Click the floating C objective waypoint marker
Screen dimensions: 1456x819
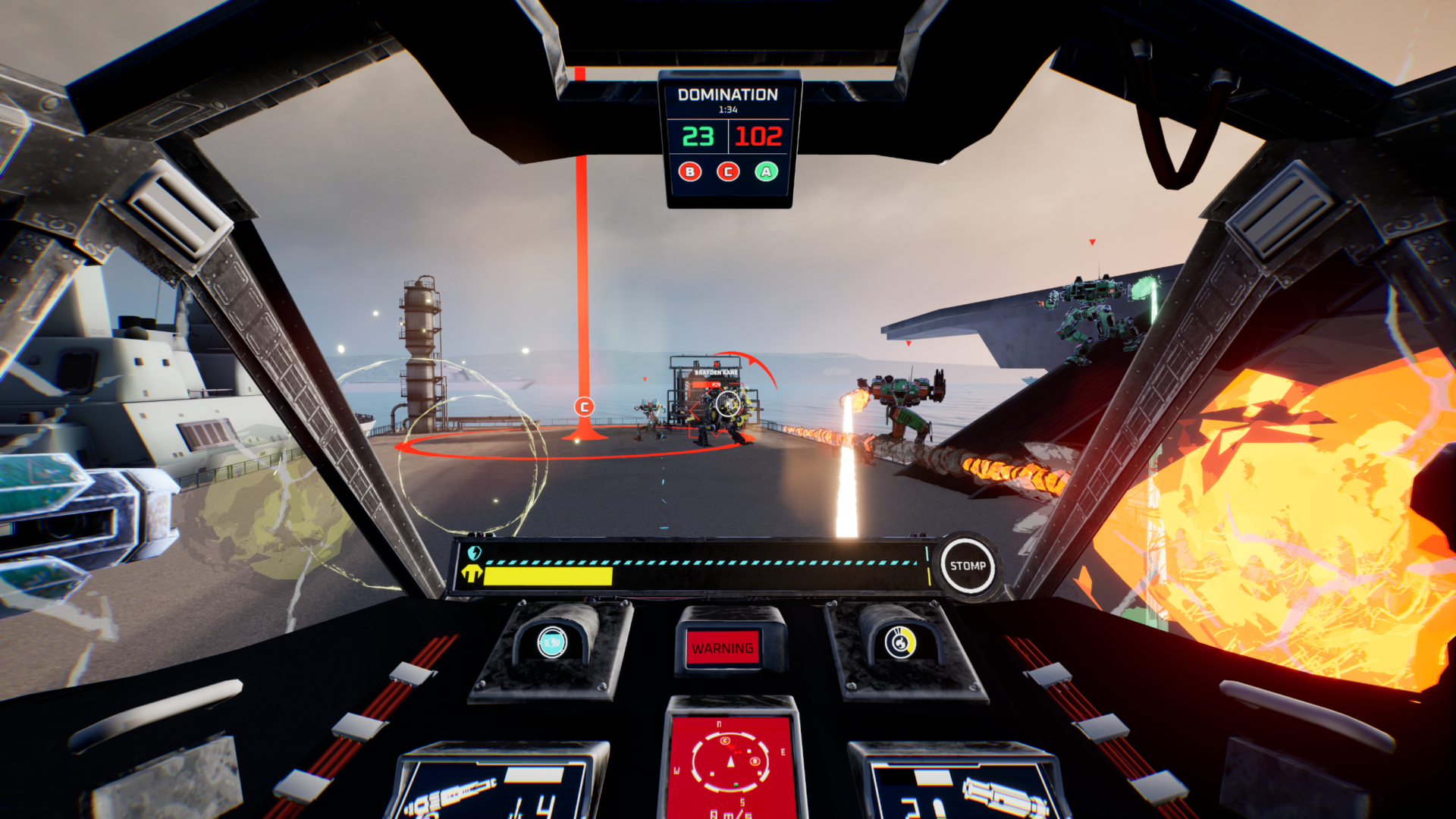click(584, 407)
